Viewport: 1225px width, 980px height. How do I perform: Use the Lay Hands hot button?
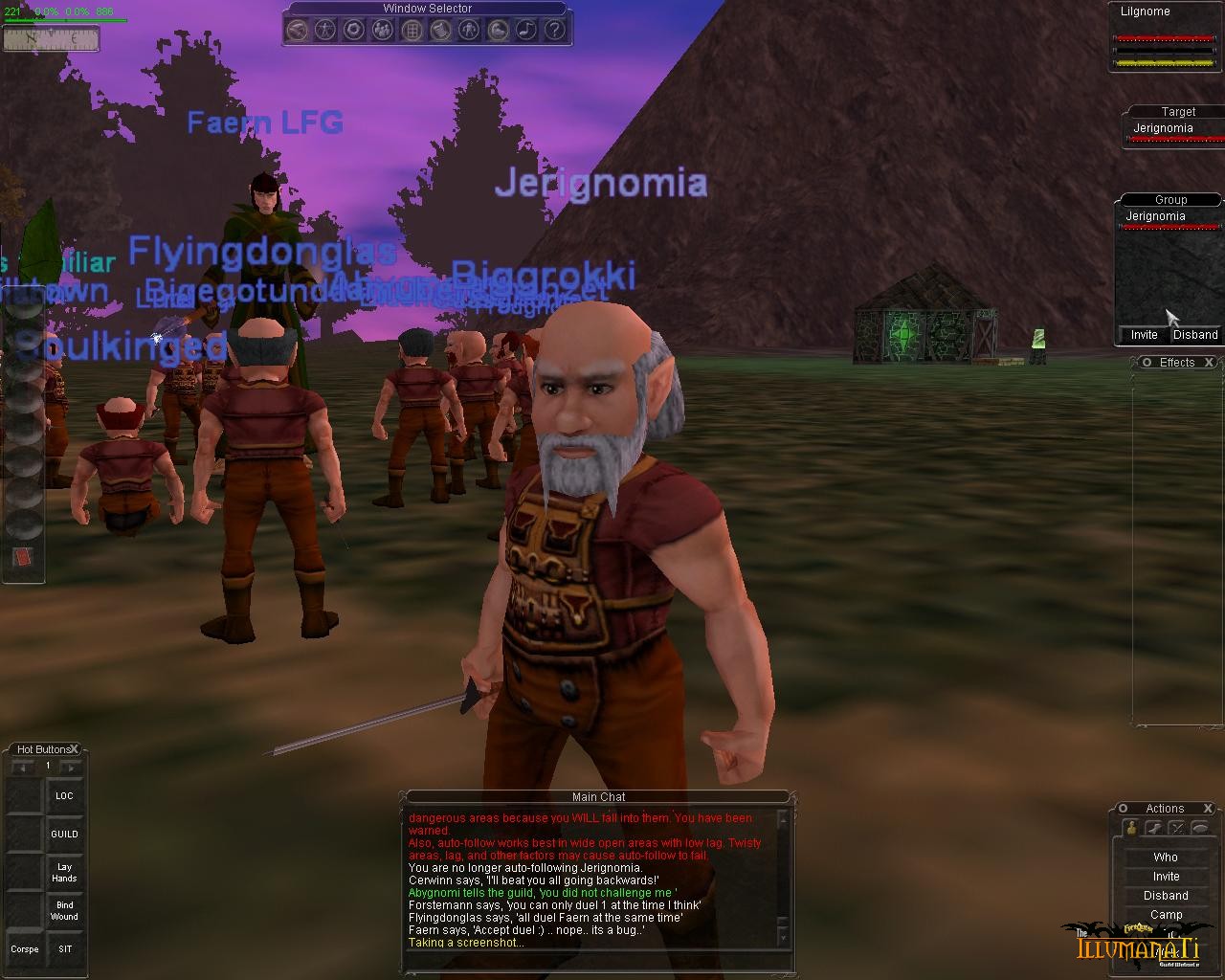click(64, 873)
